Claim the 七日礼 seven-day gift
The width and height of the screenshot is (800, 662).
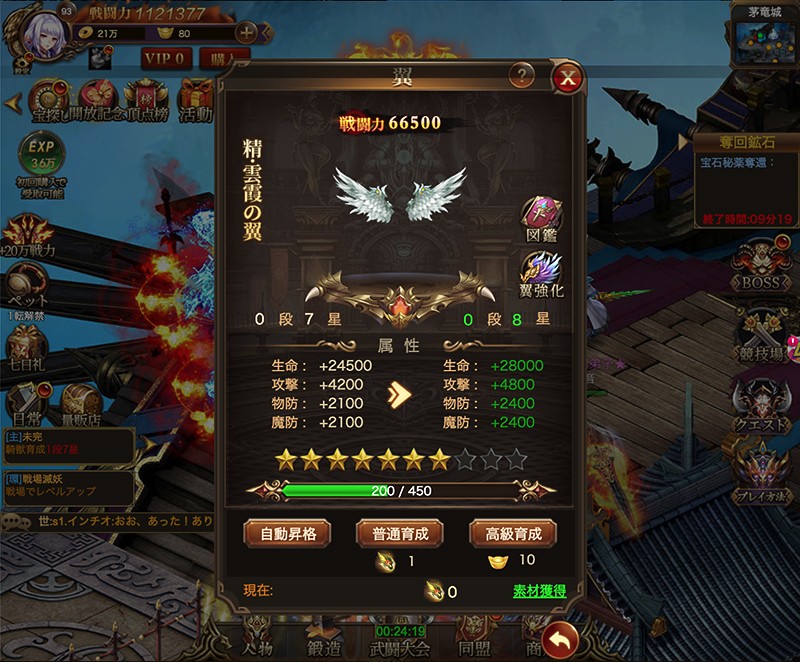pyautogui.click(x=27, y=346)
